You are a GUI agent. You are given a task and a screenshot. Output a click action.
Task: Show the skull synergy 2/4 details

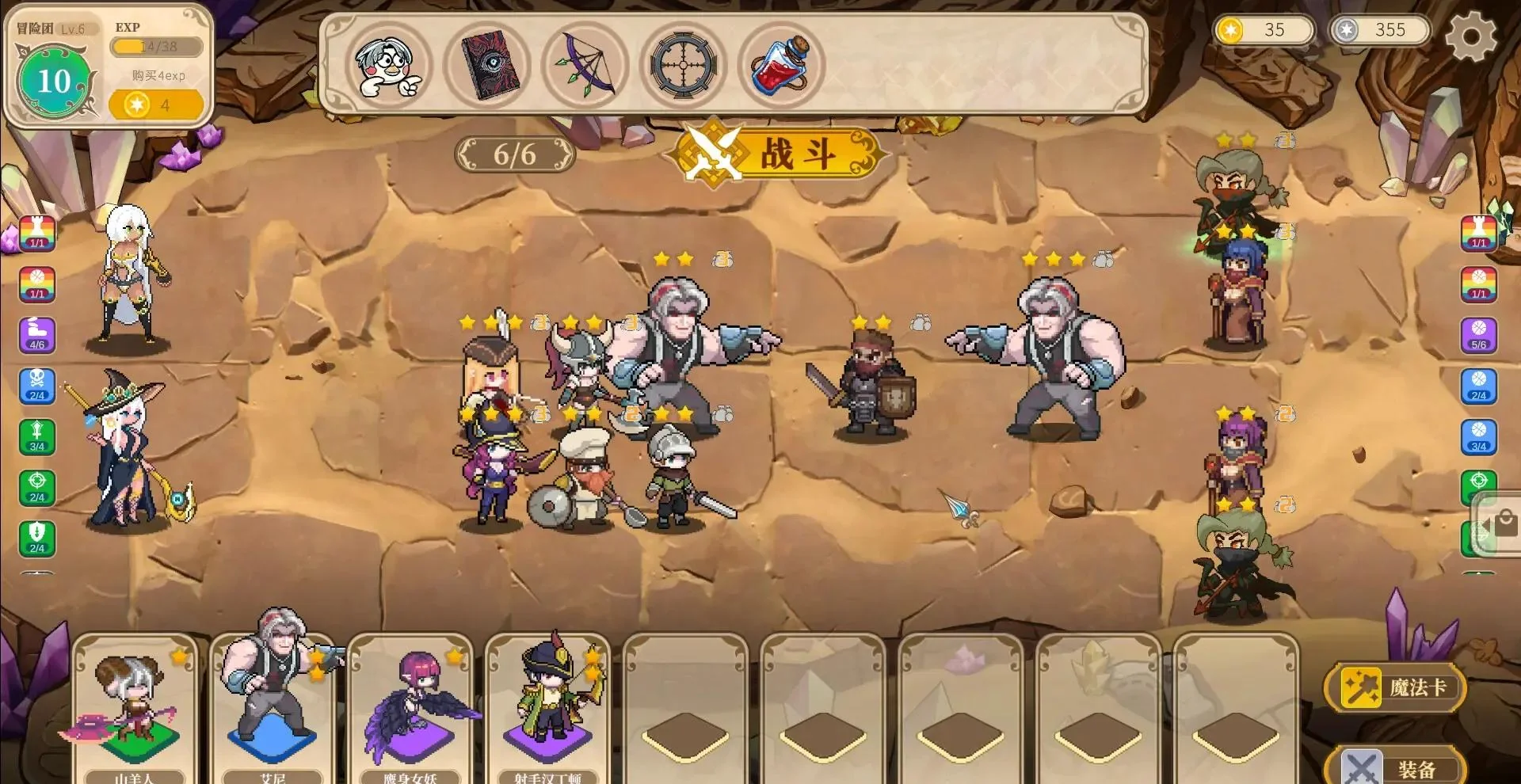tap(37, 386)
